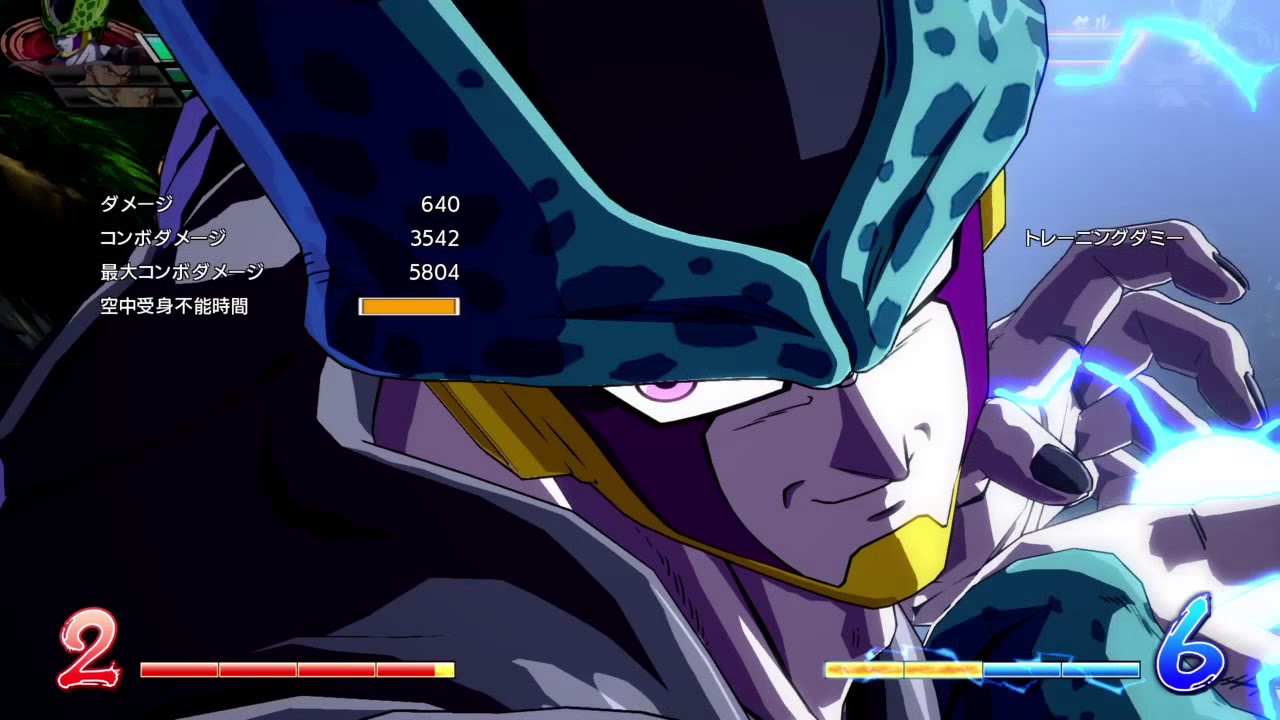Toggle the ダメージ damage display row
The image size is (1280, 720).
135,206
